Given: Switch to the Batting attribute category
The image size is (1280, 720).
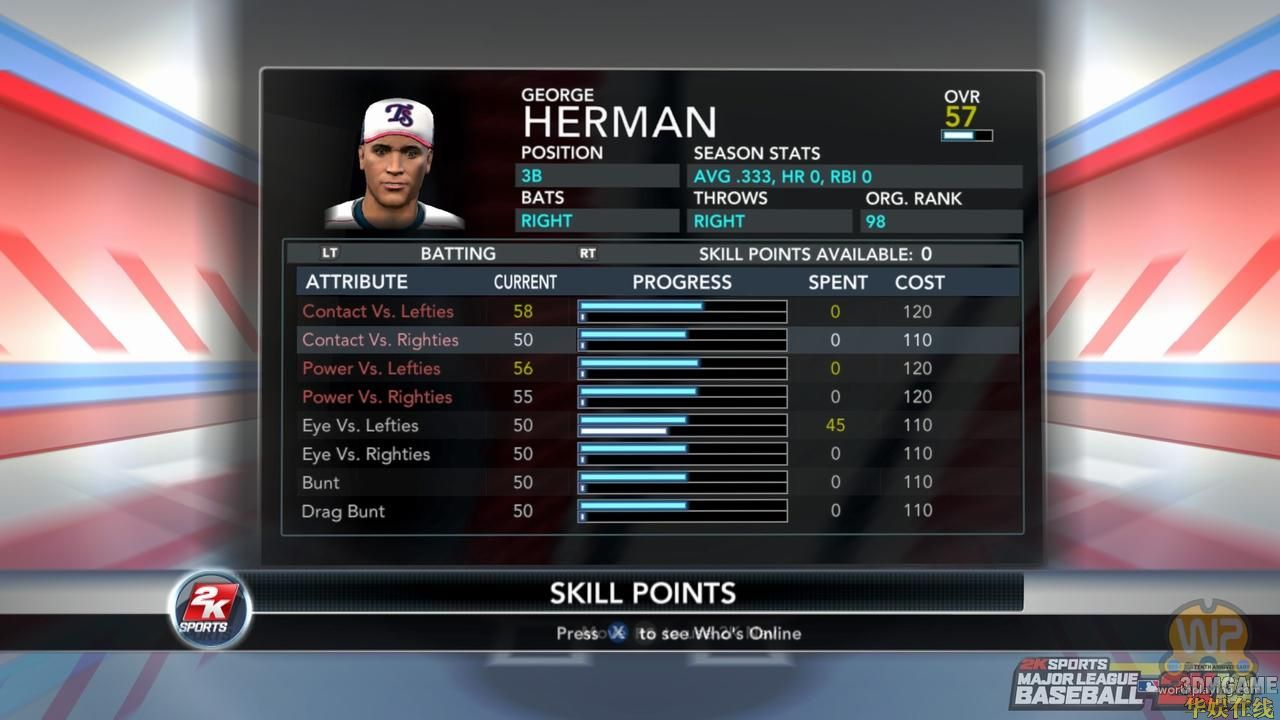Looking at the screenshot, I should point(458,254).
